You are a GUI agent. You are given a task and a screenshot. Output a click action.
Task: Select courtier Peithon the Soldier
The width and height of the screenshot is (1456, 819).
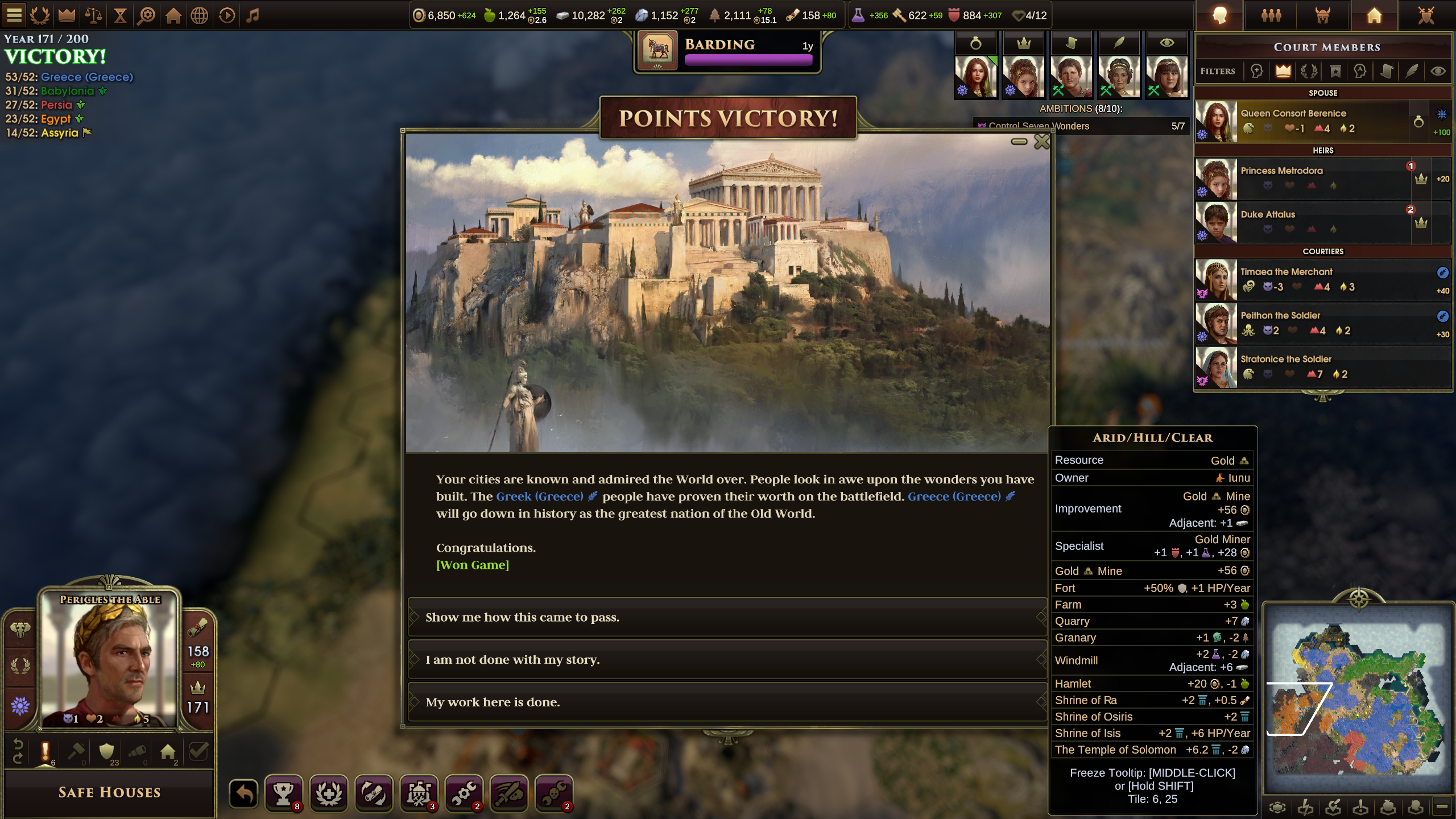click(x=1302, y=323)
